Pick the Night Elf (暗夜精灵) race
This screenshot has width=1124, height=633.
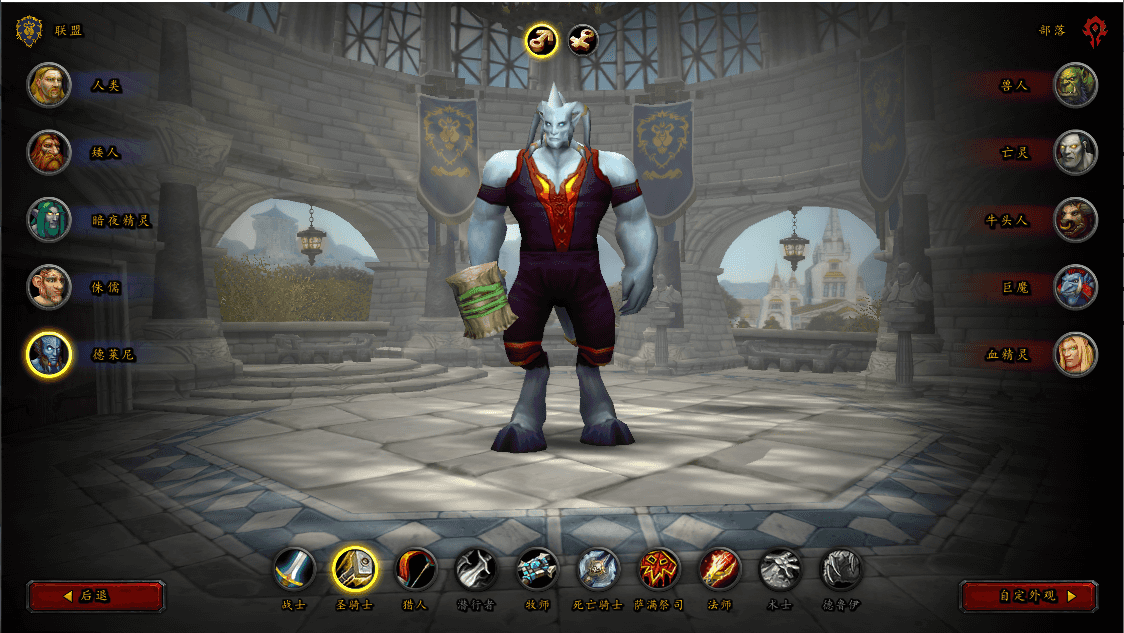pyautogui.click(x=49, y=220)
